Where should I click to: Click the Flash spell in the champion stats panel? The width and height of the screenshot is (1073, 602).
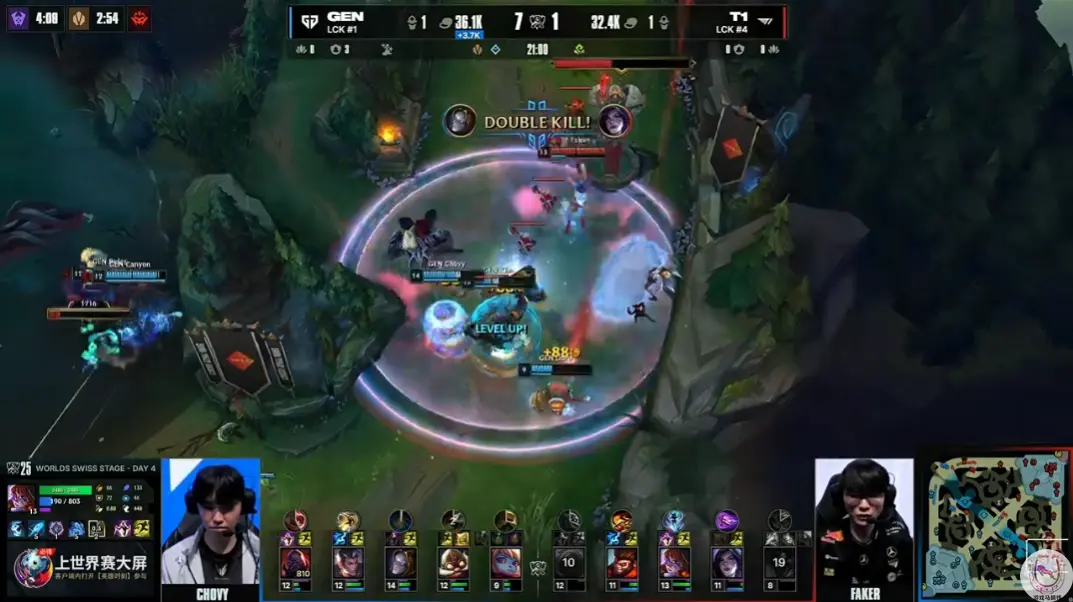[x=141, y=529]
